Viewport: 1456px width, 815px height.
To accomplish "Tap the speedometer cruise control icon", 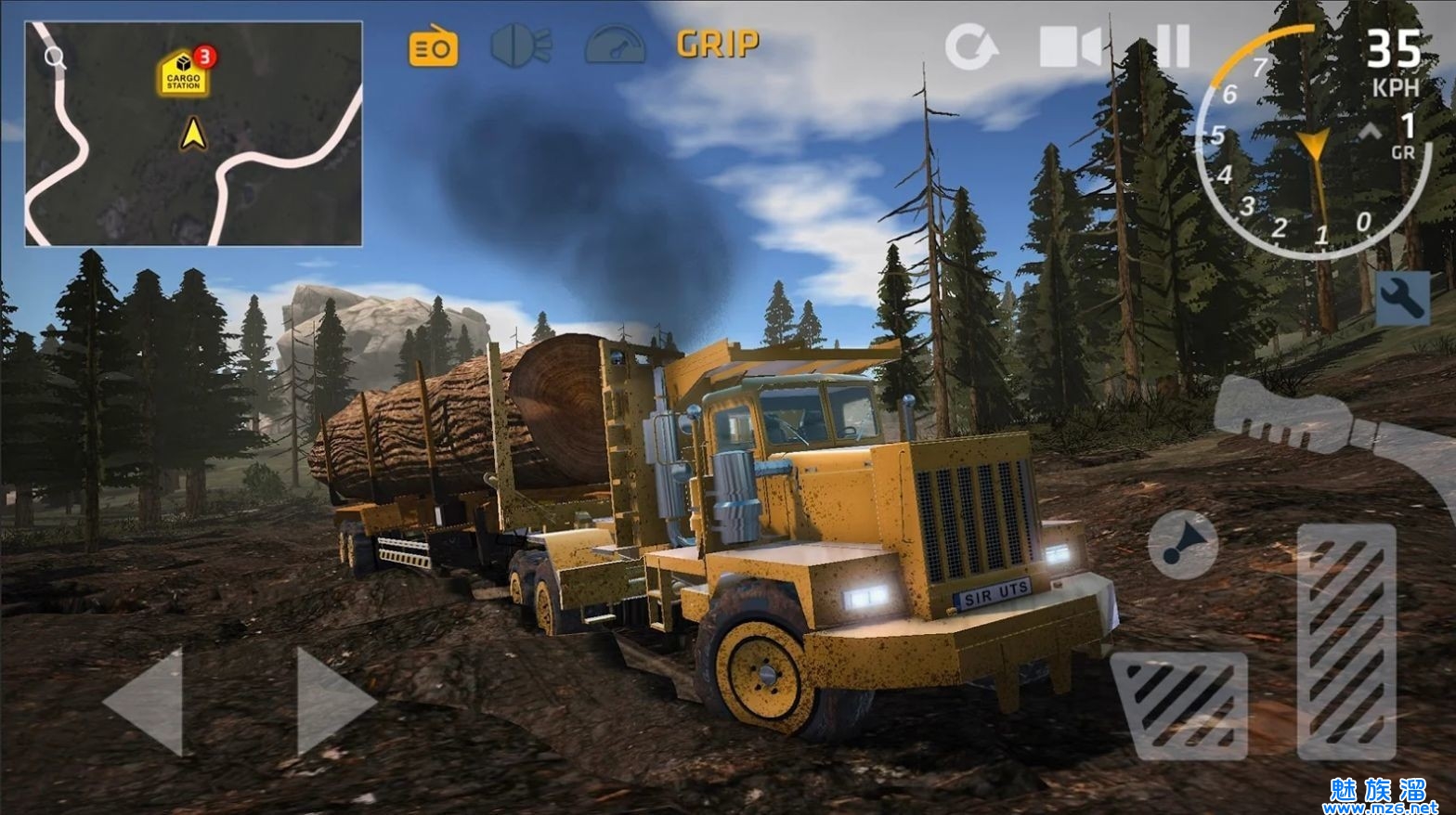I will click(x=615, y=45).
